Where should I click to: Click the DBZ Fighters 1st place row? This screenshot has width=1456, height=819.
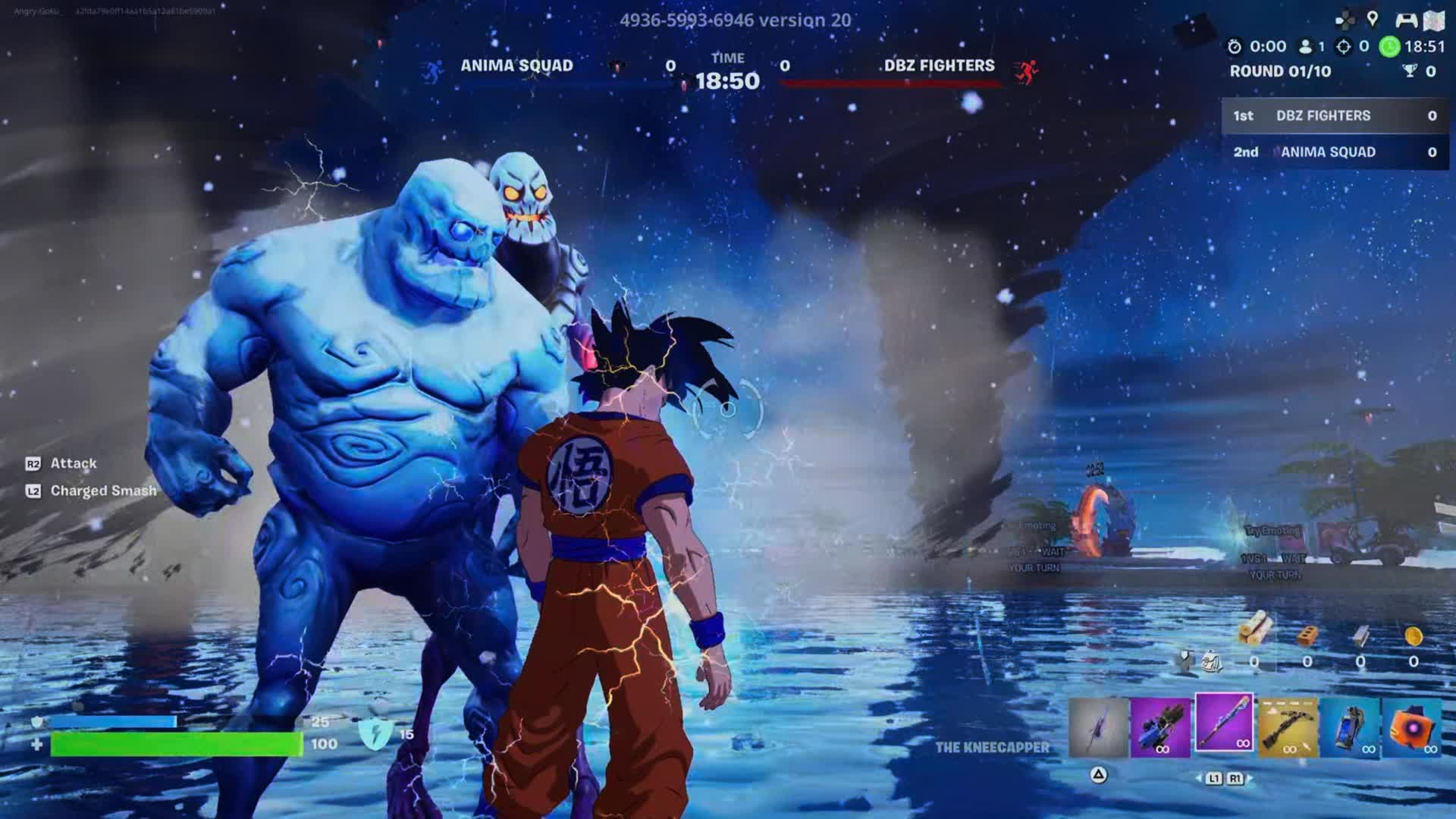point(1335,116)
